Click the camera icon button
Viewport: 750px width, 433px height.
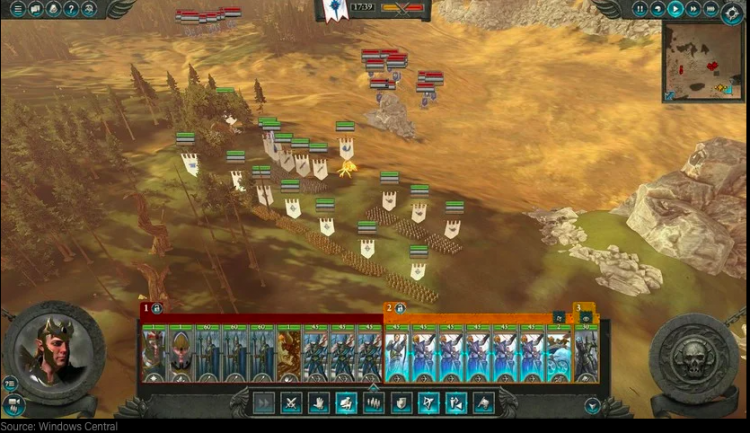[x=13, y=404]
